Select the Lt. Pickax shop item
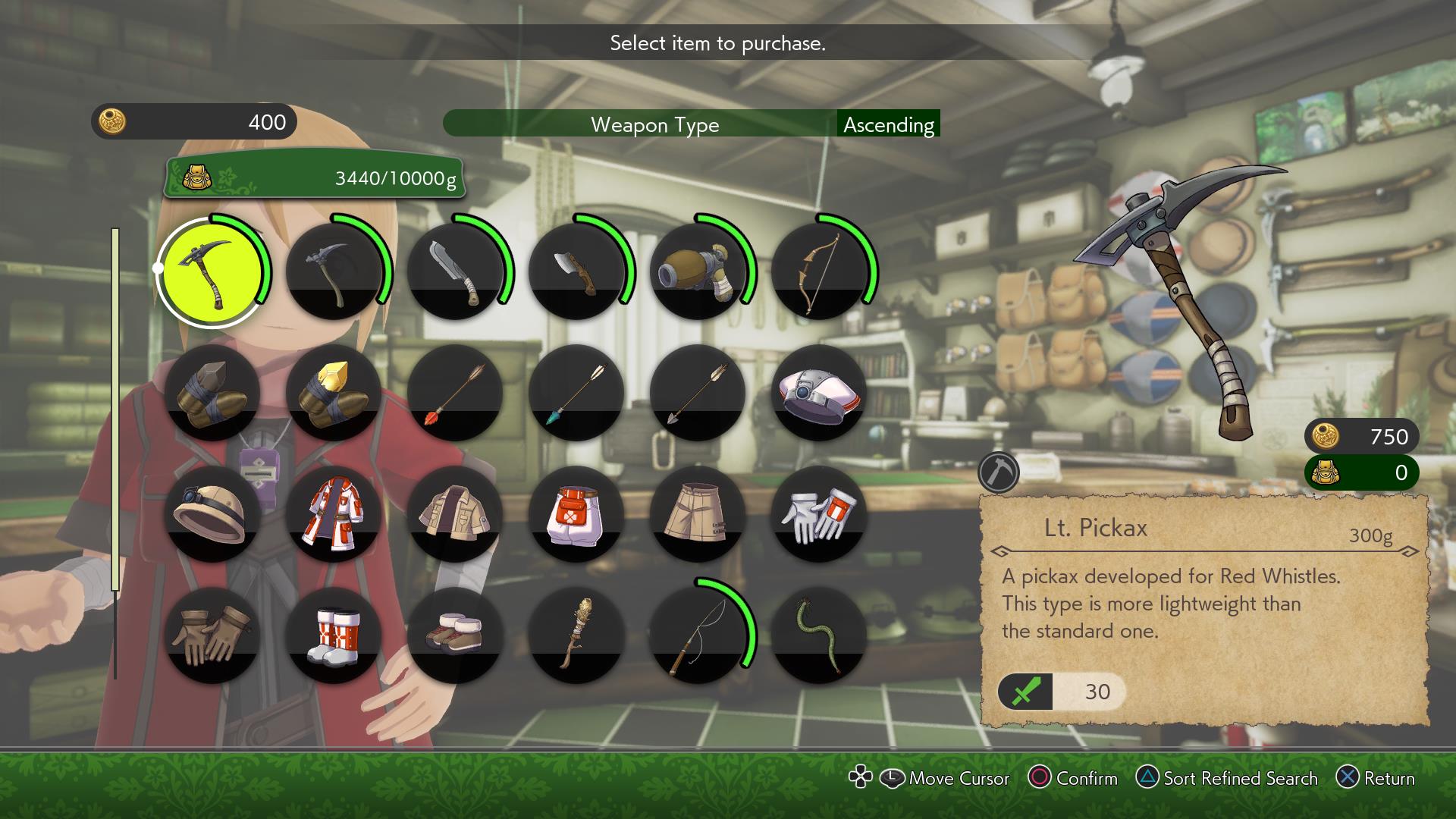 pyautogui.click(x=211, y=271)
